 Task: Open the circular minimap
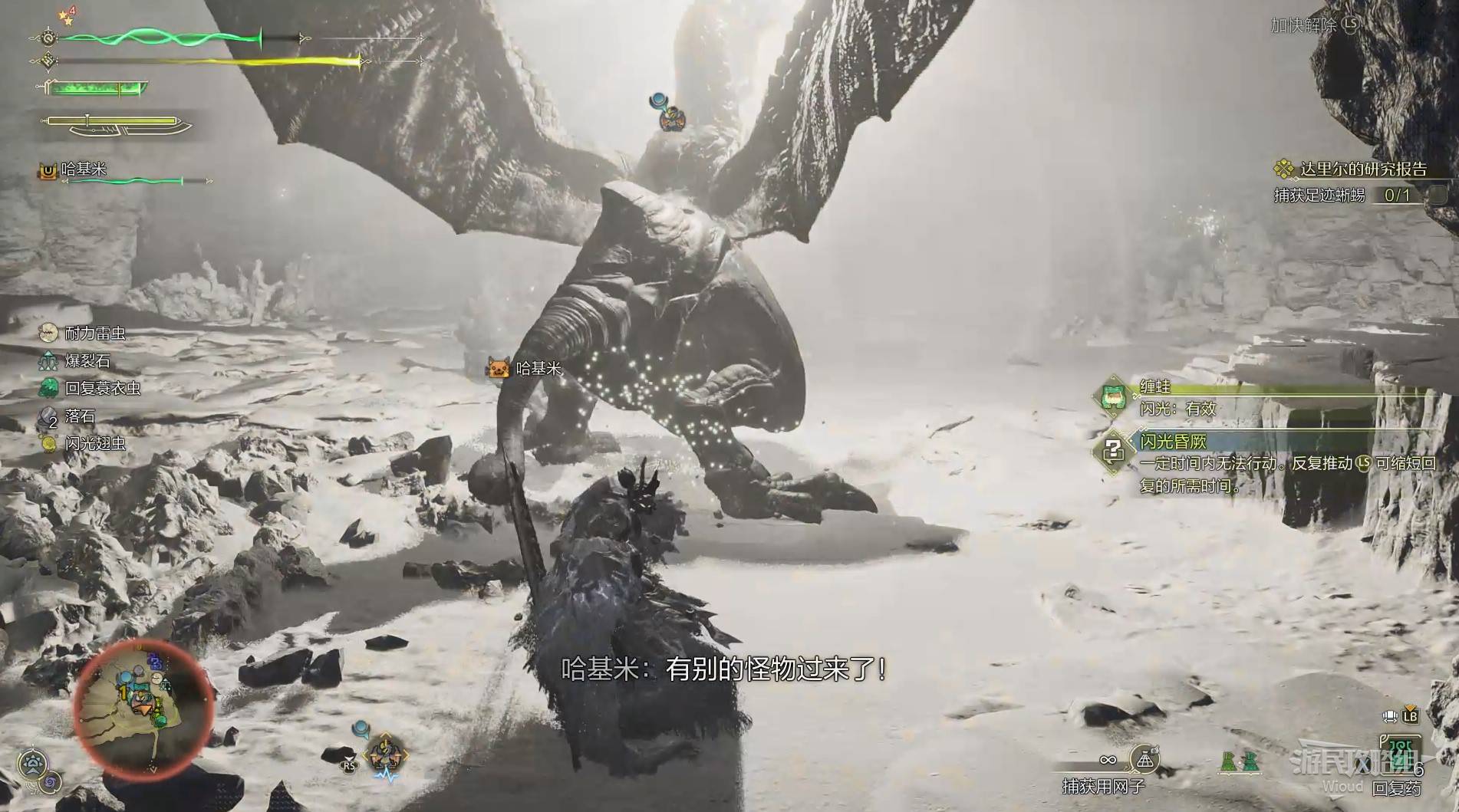tap(143, 709)
